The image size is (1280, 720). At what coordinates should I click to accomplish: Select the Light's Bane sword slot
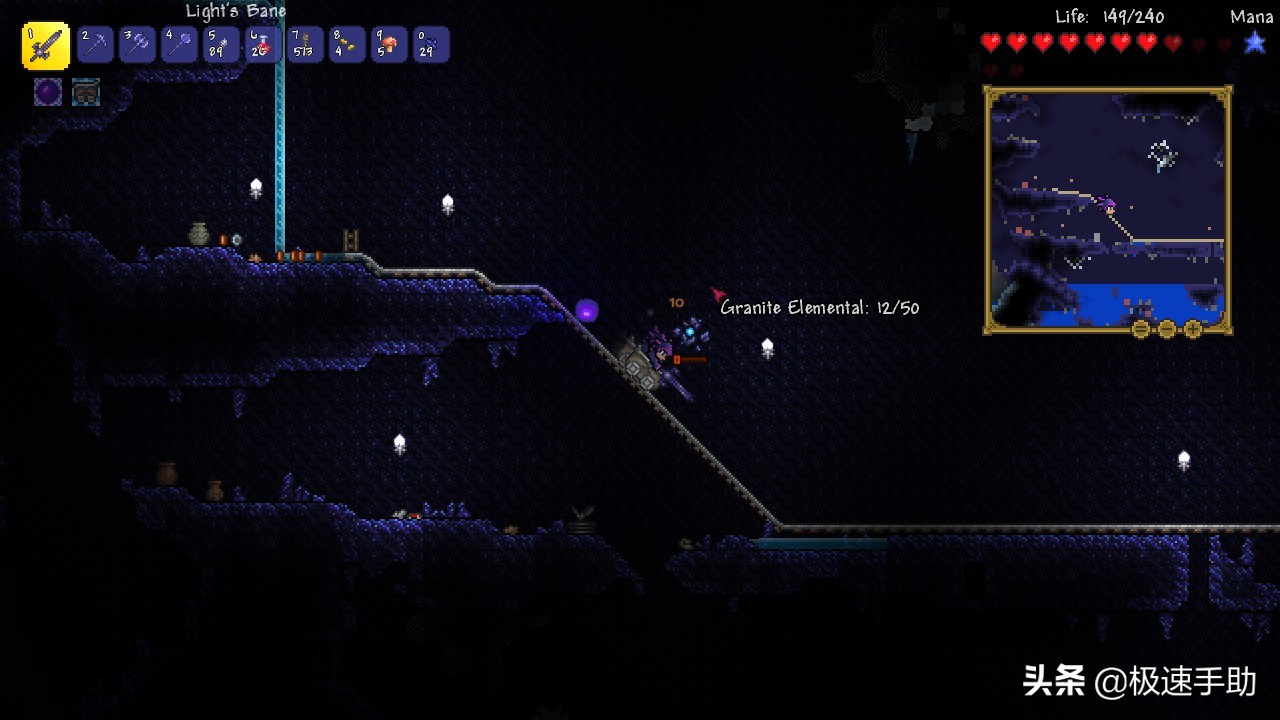coord(46,45)
